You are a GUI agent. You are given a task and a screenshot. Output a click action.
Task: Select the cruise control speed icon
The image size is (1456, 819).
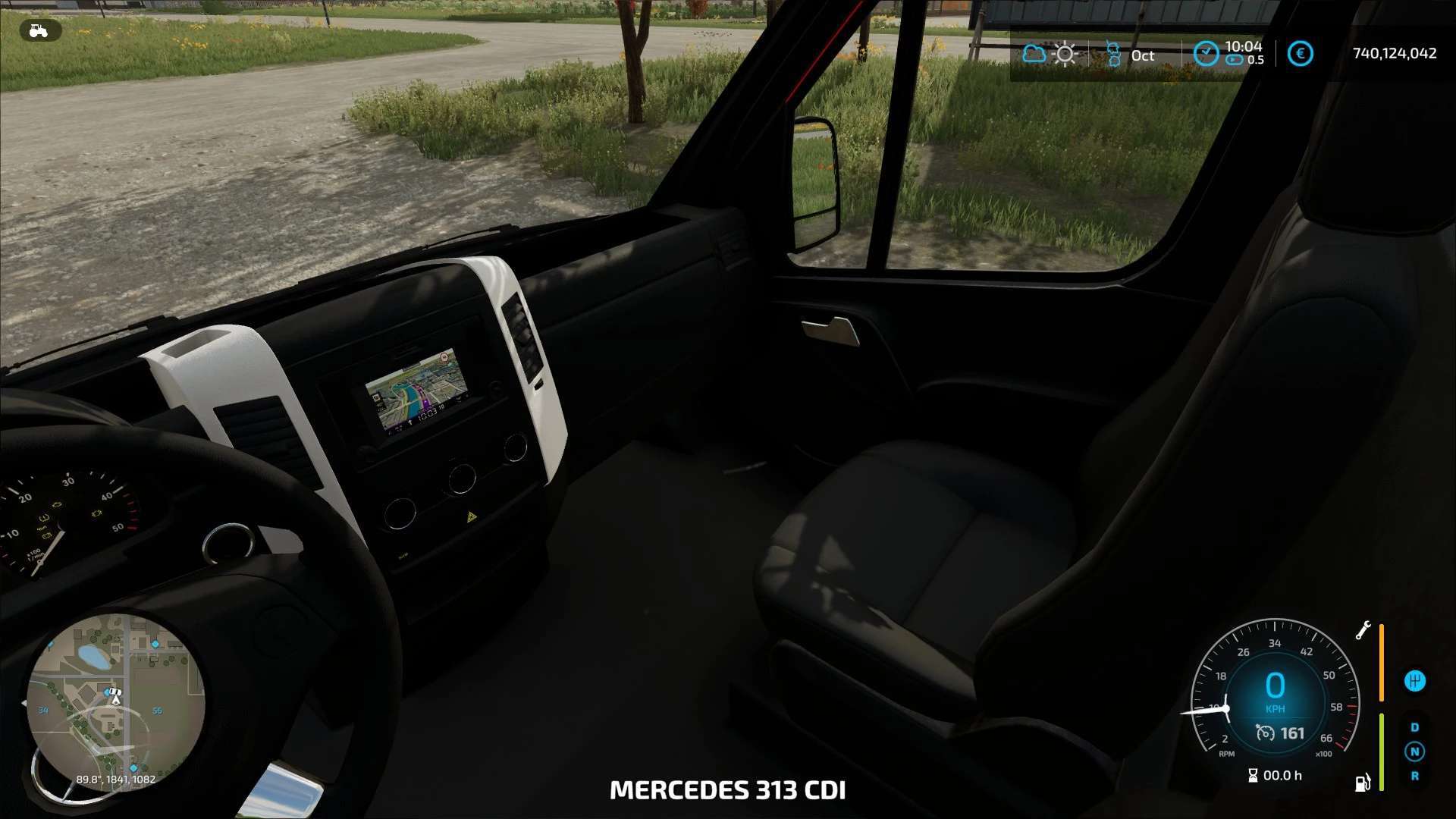(x=1265, y=733)
